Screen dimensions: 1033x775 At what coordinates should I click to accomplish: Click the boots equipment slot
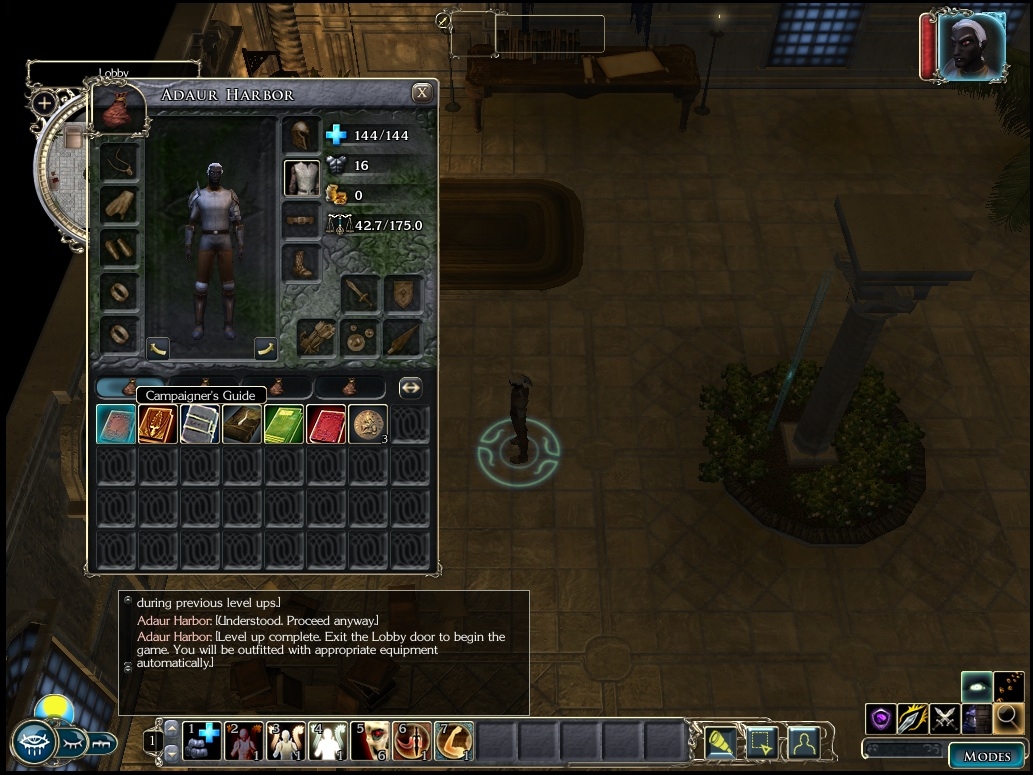tap(301, 263)
